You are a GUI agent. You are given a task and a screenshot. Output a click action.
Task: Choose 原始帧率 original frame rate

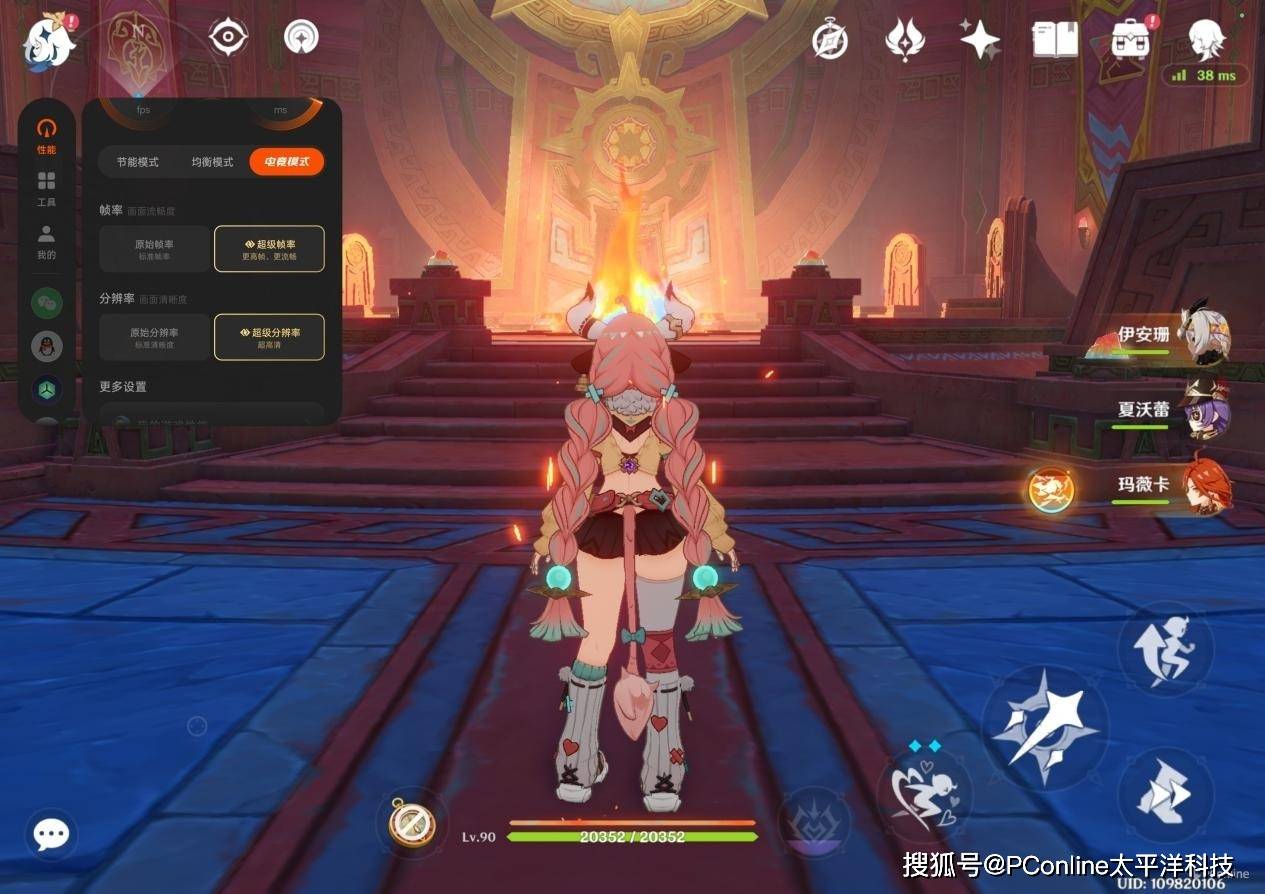(x=155, y=249)
